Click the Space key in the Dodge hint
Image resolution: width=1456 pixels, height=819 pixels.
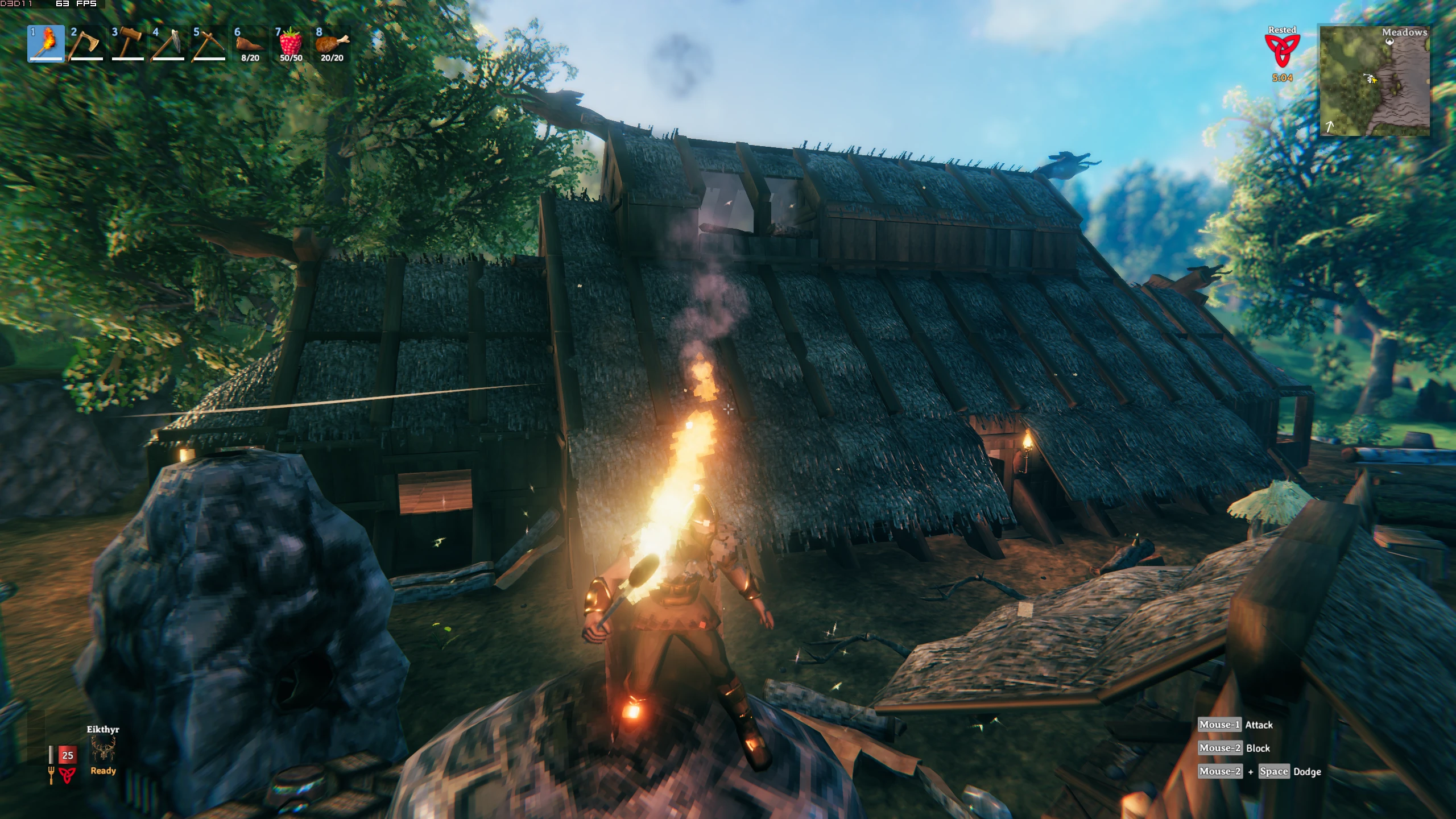coord(1273,772)
